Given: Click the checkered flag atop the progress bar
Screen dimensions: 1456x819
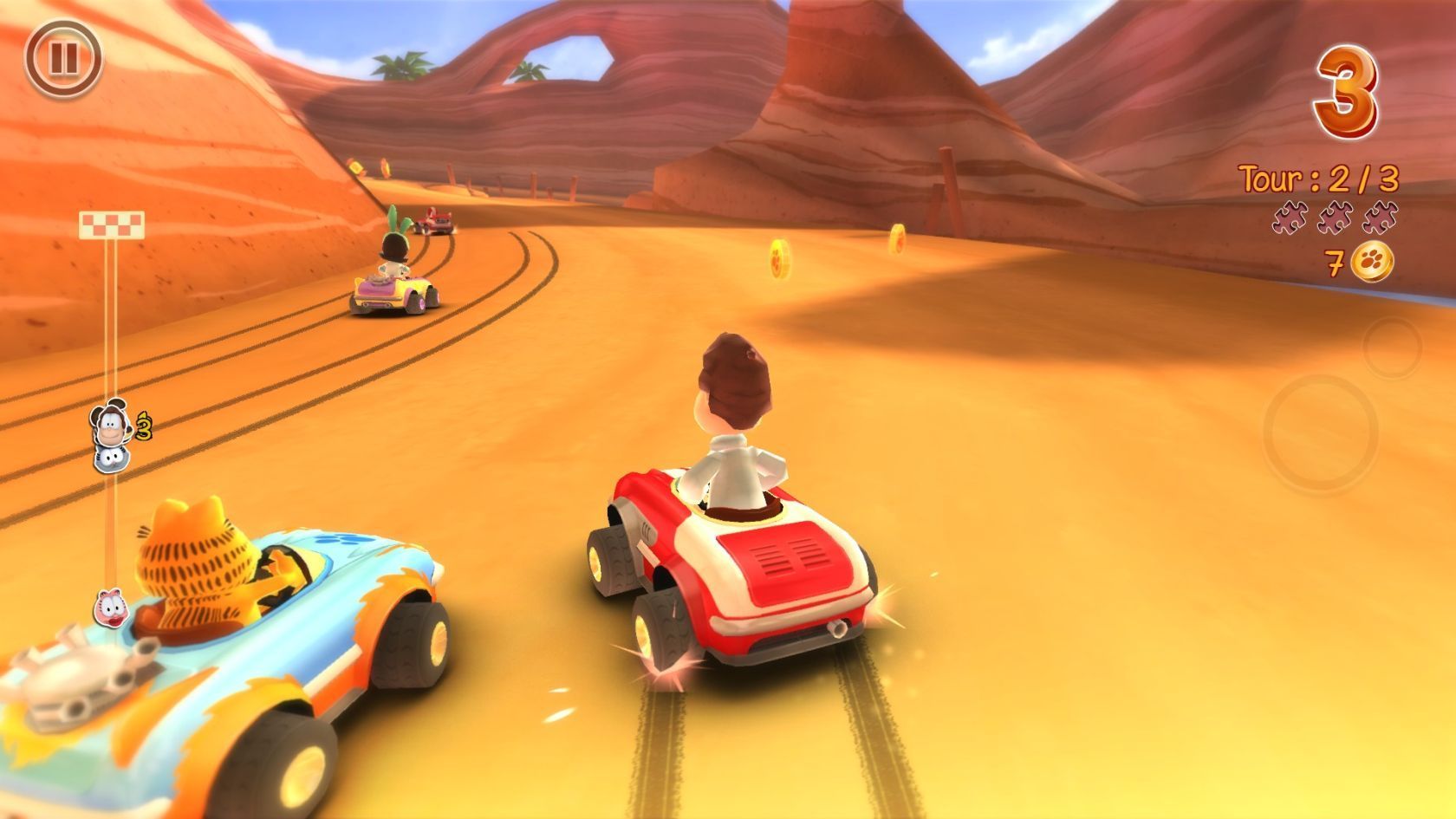Looking at the screenshot, I should pyautogui.click(x=113, y=225).
